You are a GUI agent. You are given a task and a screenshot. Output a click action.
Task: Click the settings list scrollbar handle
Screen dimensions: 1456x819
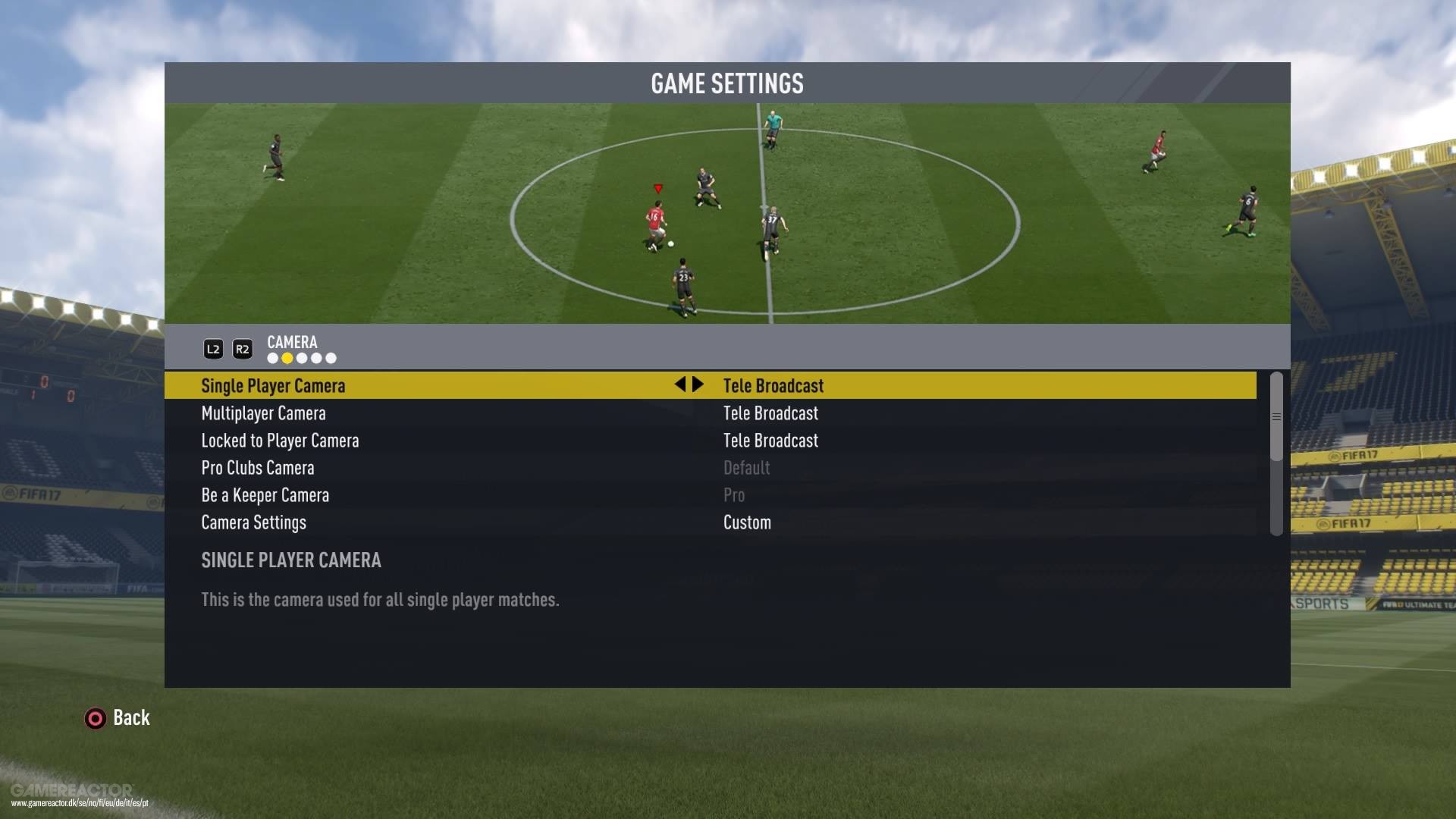[1276, 416]
